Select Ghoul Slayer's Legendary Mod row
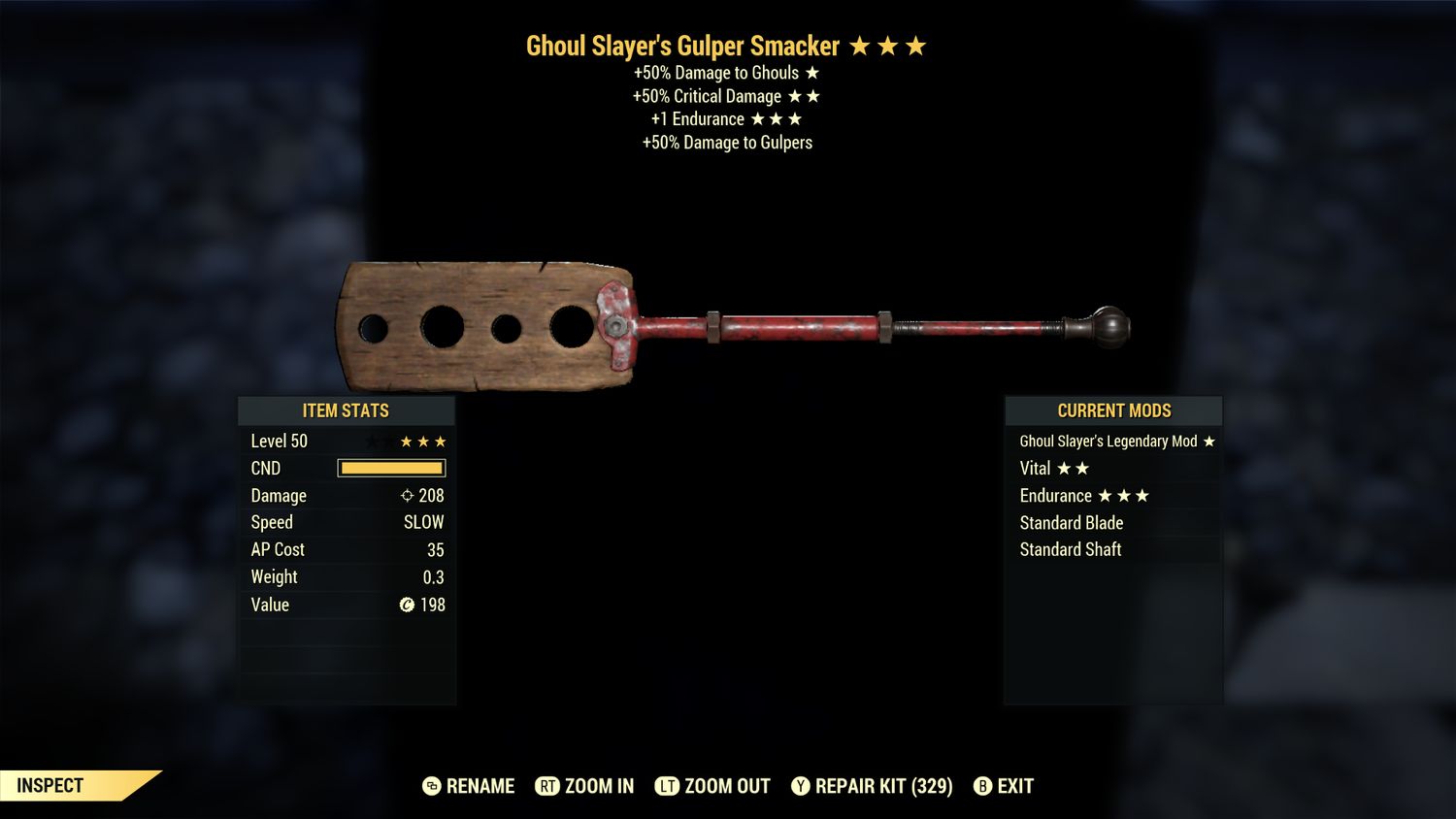Viewport: 1456px width, 819px height. click(1113, 442)
